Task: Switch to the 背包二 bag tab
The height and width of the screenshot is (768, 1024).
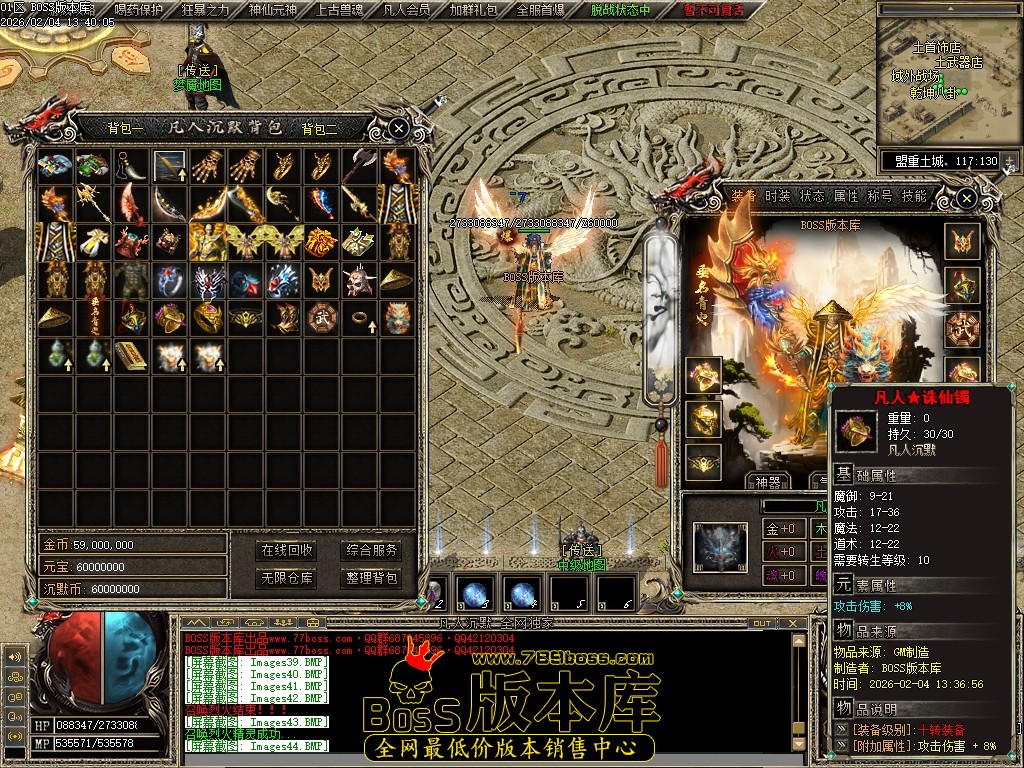Action: click(x=319, y=128)
